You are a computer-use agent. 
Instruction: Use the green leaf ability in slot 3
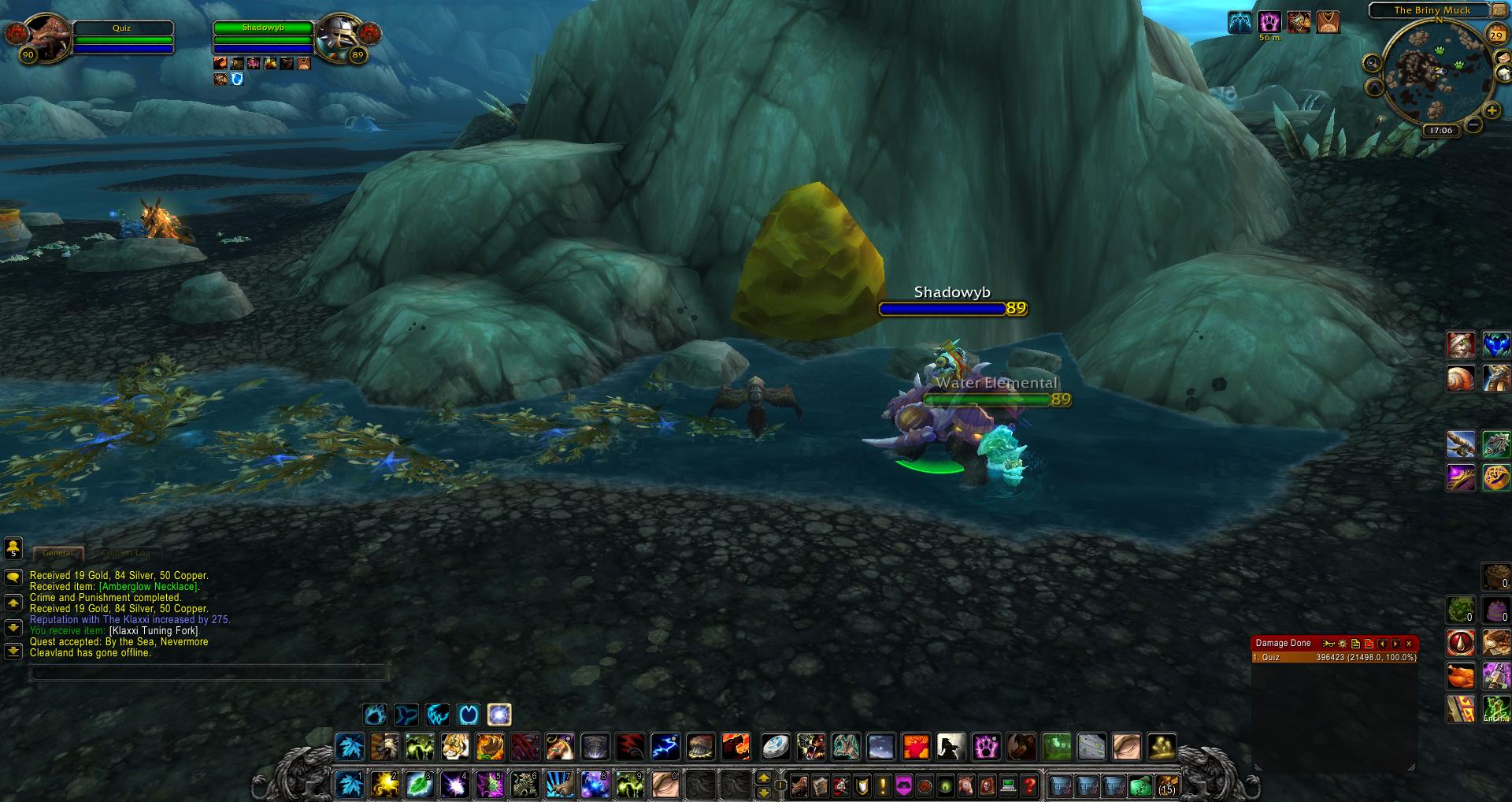click(x=420, y=785)
